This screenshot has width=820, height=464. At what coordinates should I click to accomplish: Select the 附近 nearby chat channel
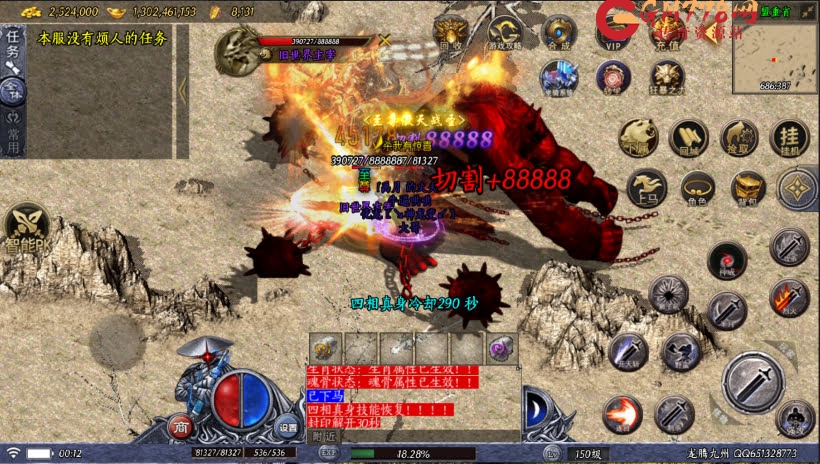323,436
